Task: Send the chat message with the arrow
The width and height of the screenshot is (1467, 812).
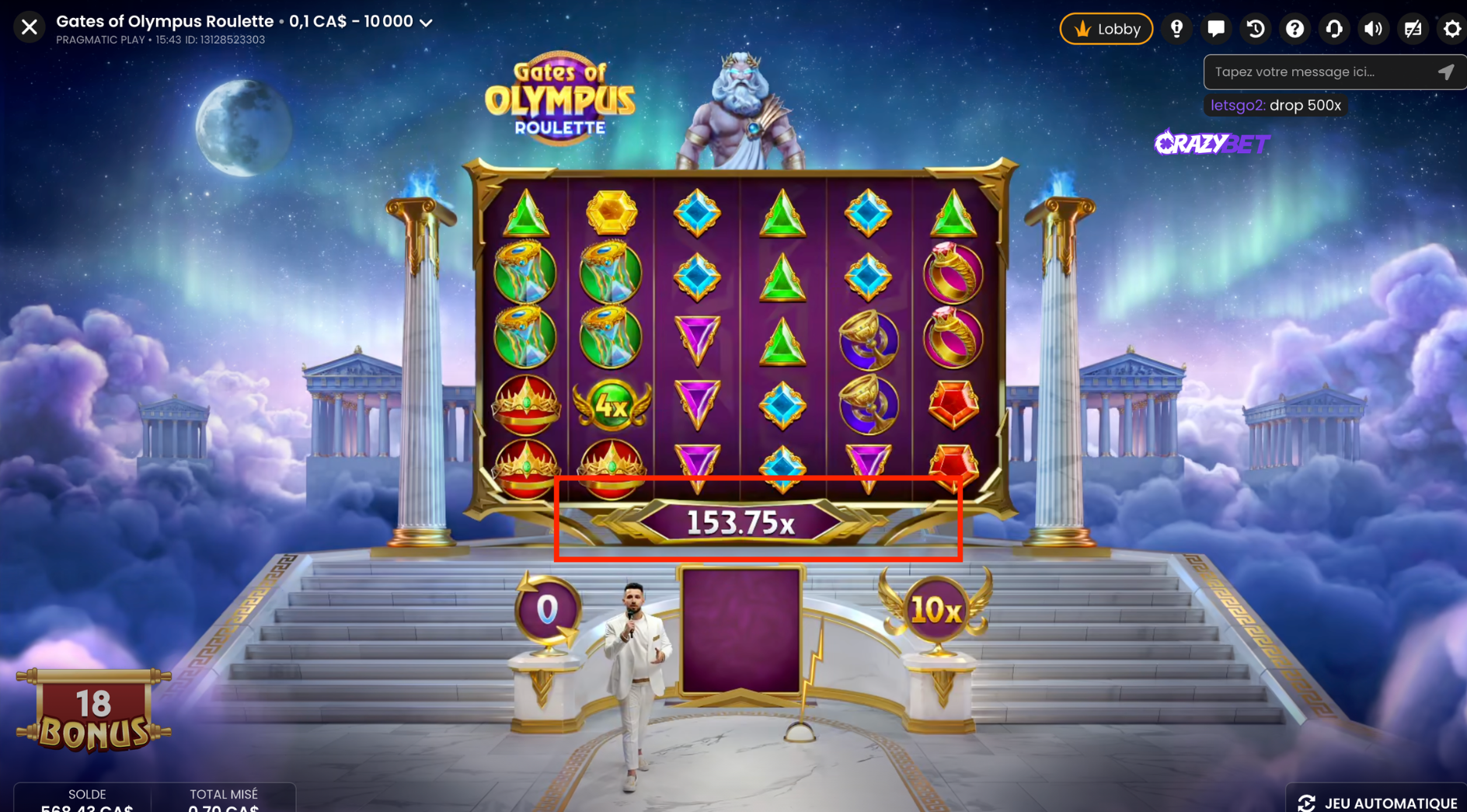Action: point(1445,72)
